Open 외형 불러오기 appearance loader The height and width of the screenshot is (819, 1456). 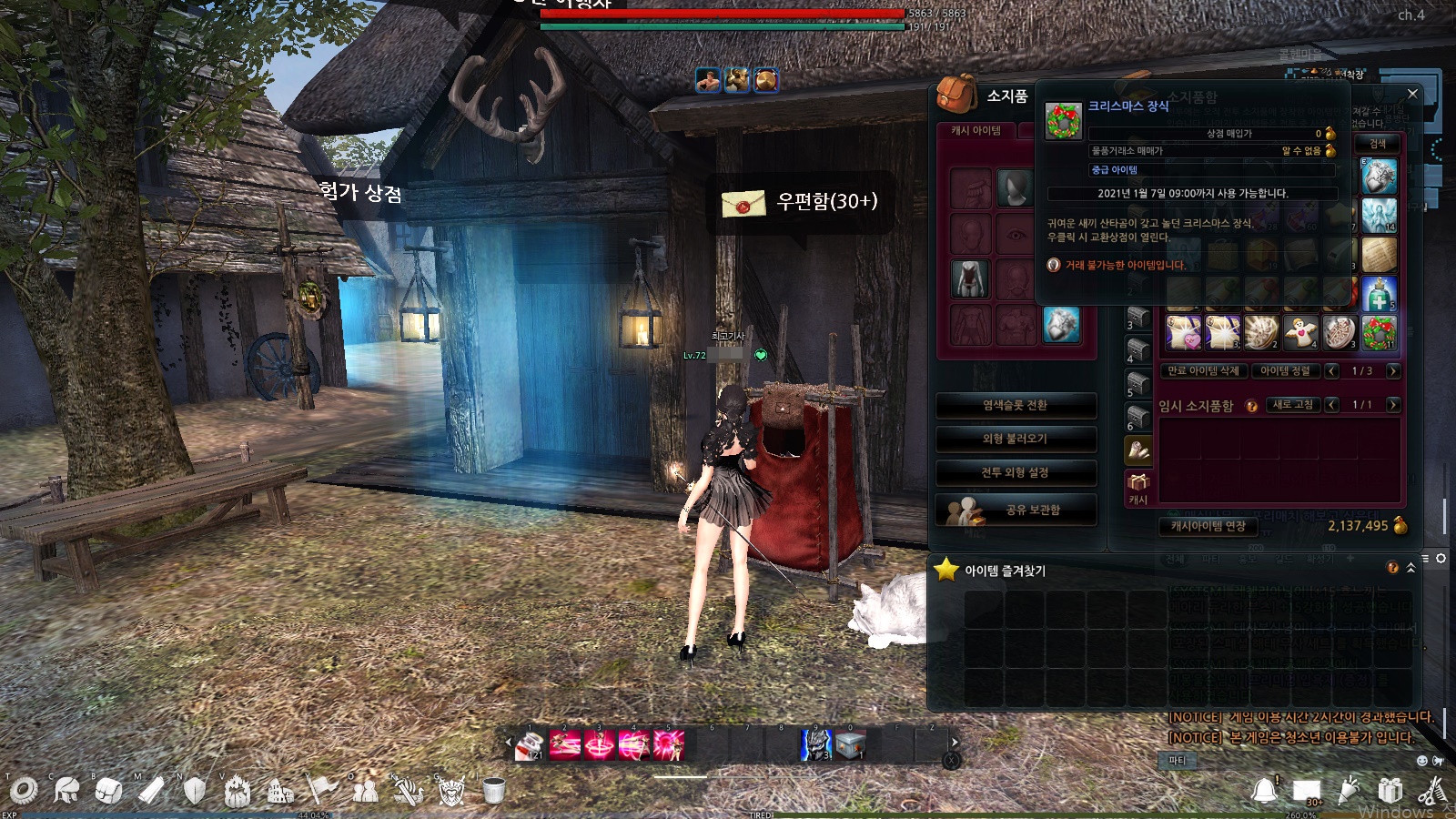click(1016, 439)
